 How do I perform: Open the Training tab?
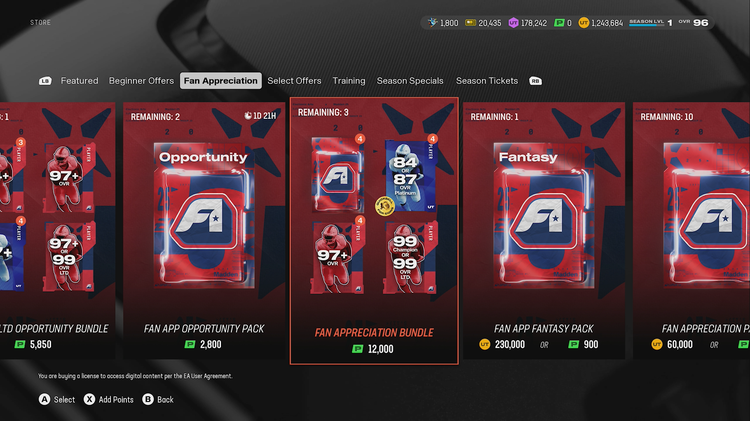pos(349,81)
